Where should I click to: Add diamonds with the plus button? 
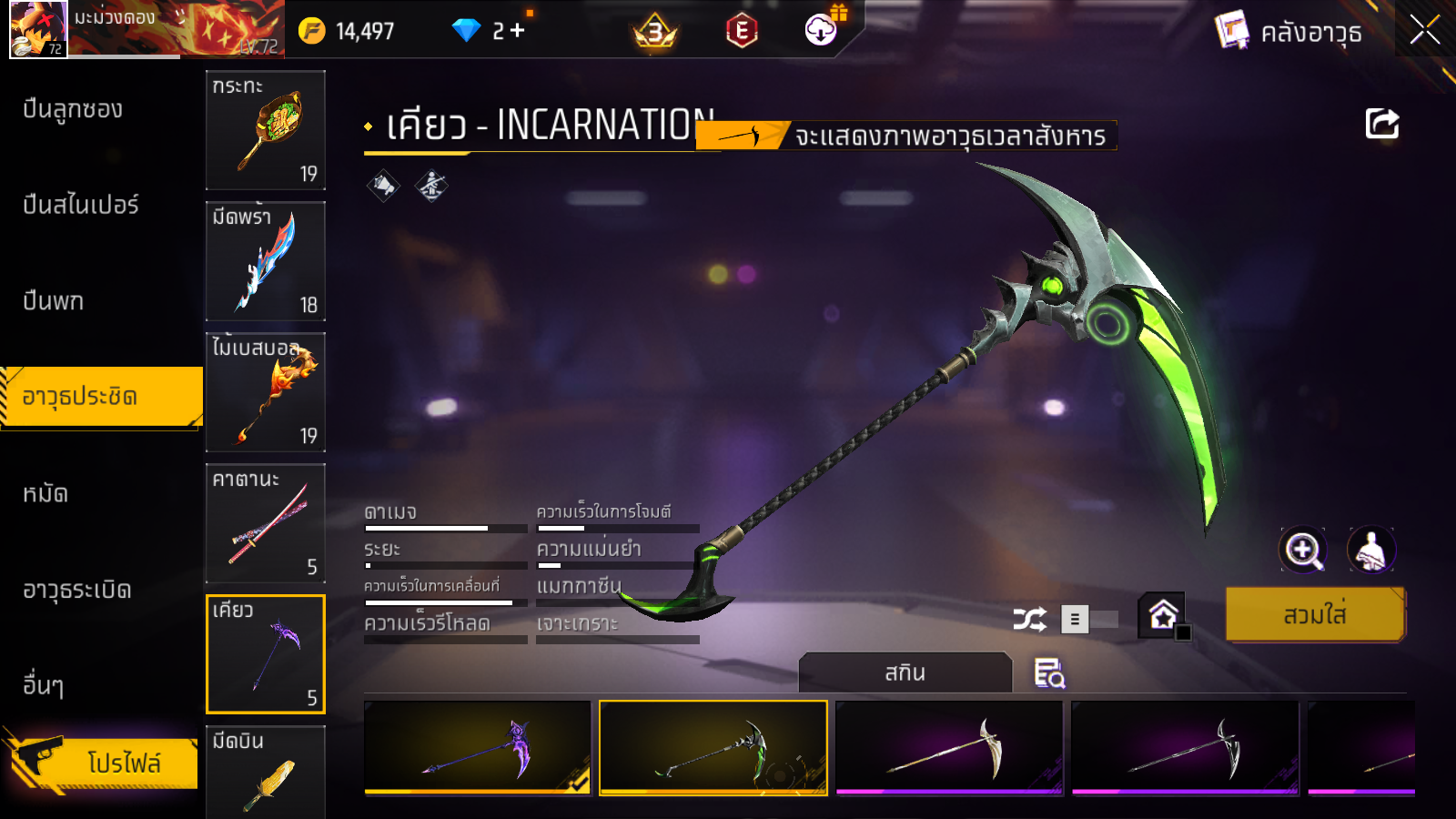coord(518,31)
